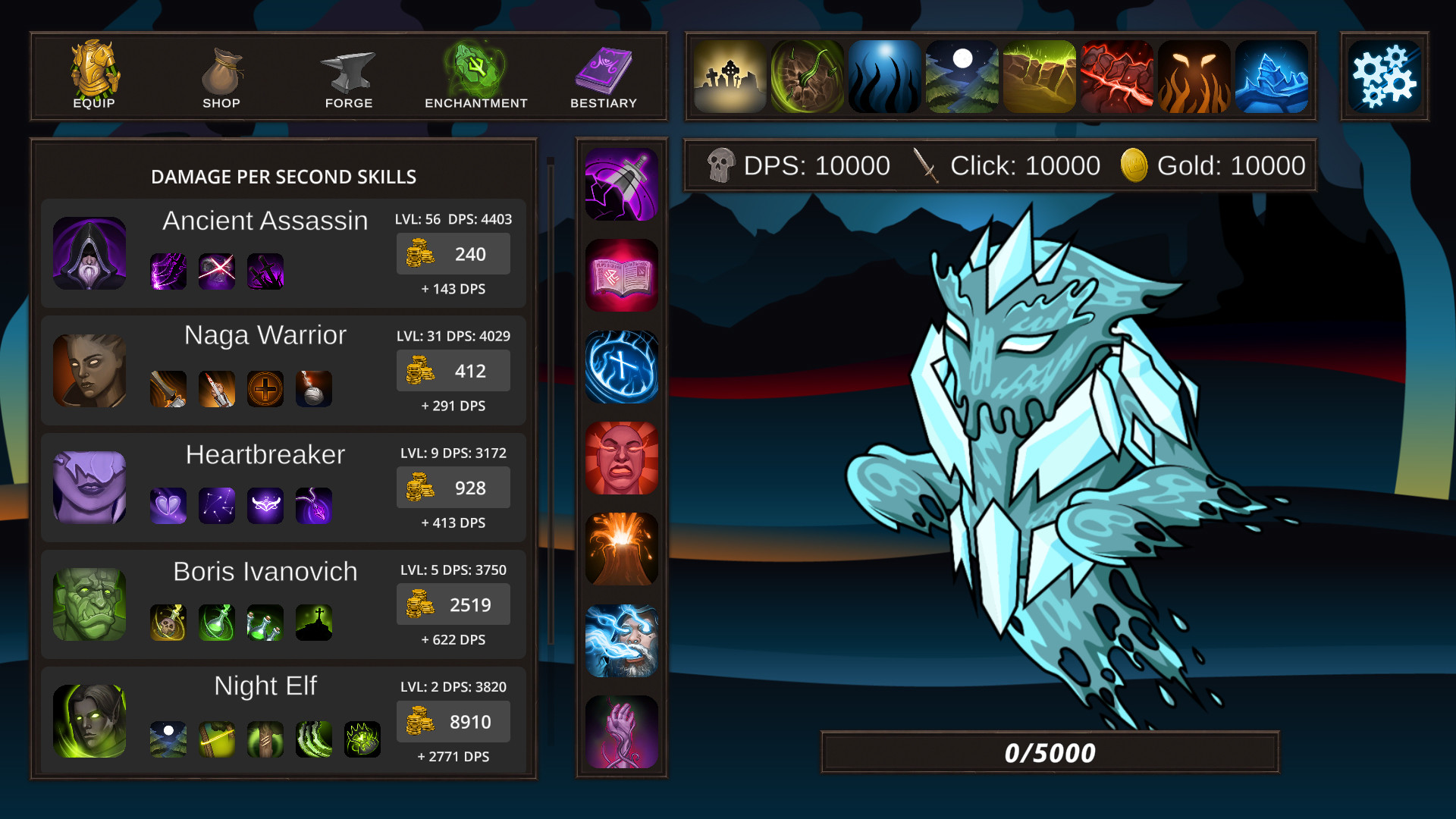This screenshot has height=819, width=1456.
Task: Select the graveyard zone icon
Action: (729, 76)
